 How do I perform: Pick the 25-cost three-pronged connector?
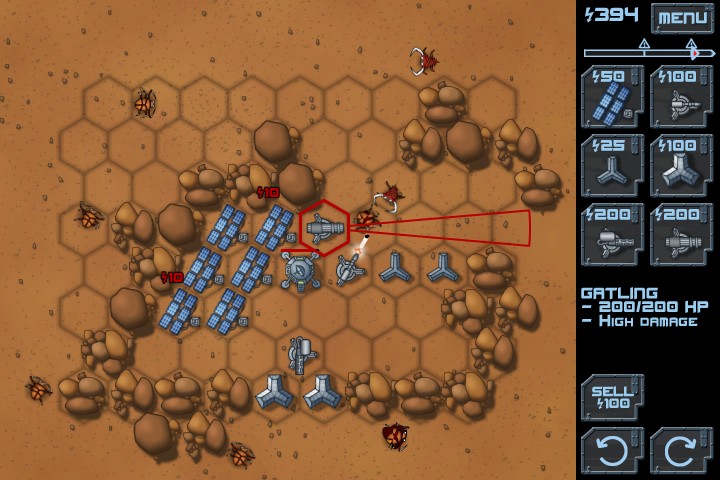tap(612, 166)
